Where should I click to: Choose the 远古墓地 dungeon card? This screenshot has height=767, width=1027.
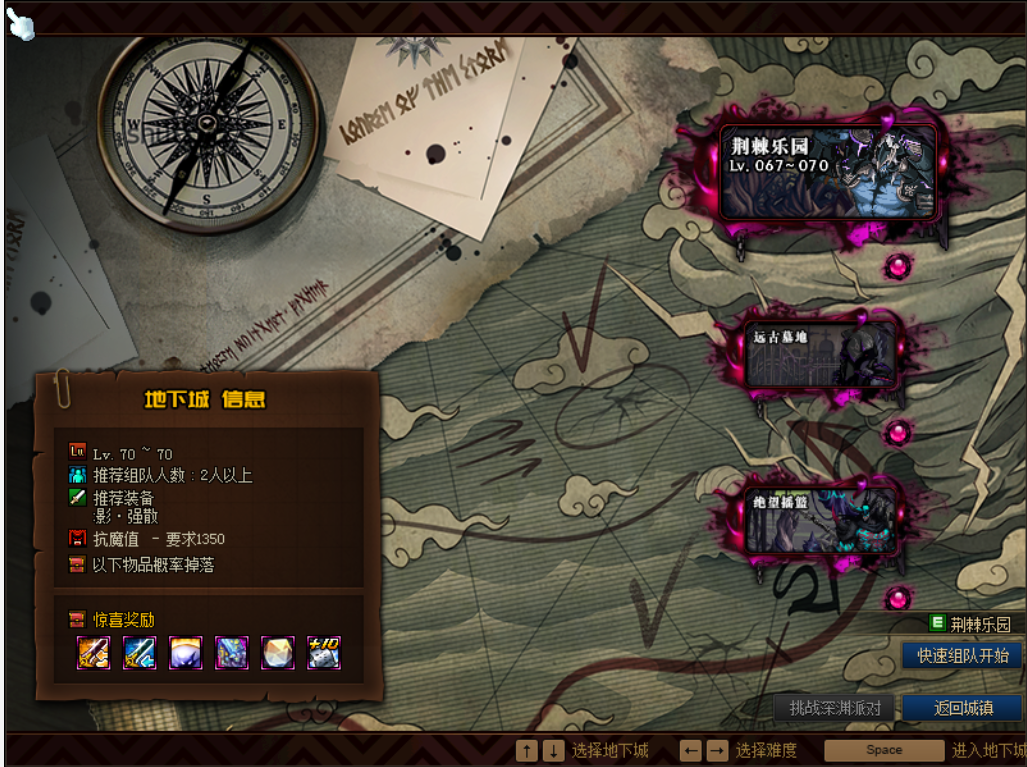pyautogui.click(x=821, y=355)
